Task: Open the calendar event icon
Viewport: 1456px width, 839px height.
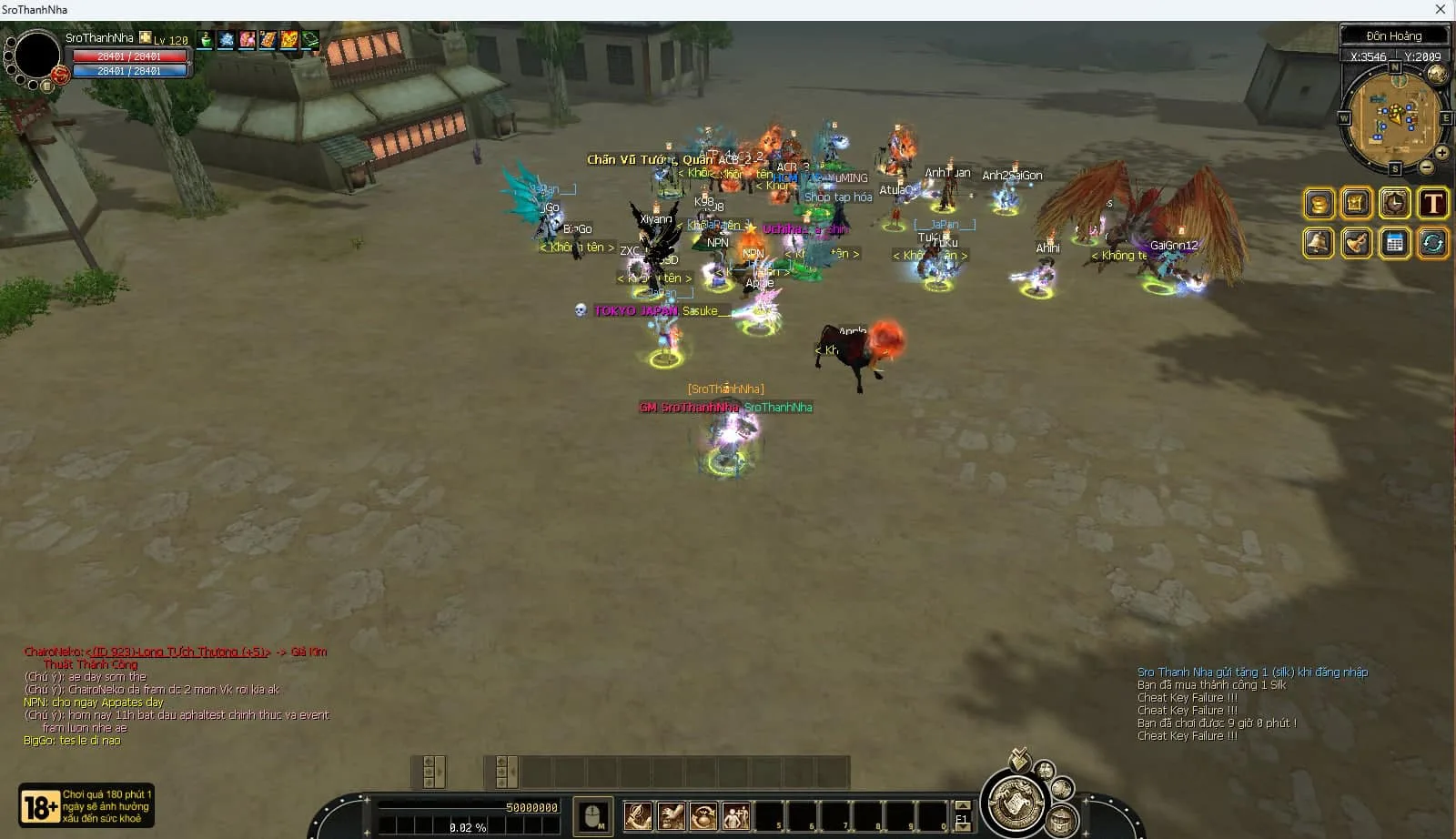Action: click(x=1395, y=244)
